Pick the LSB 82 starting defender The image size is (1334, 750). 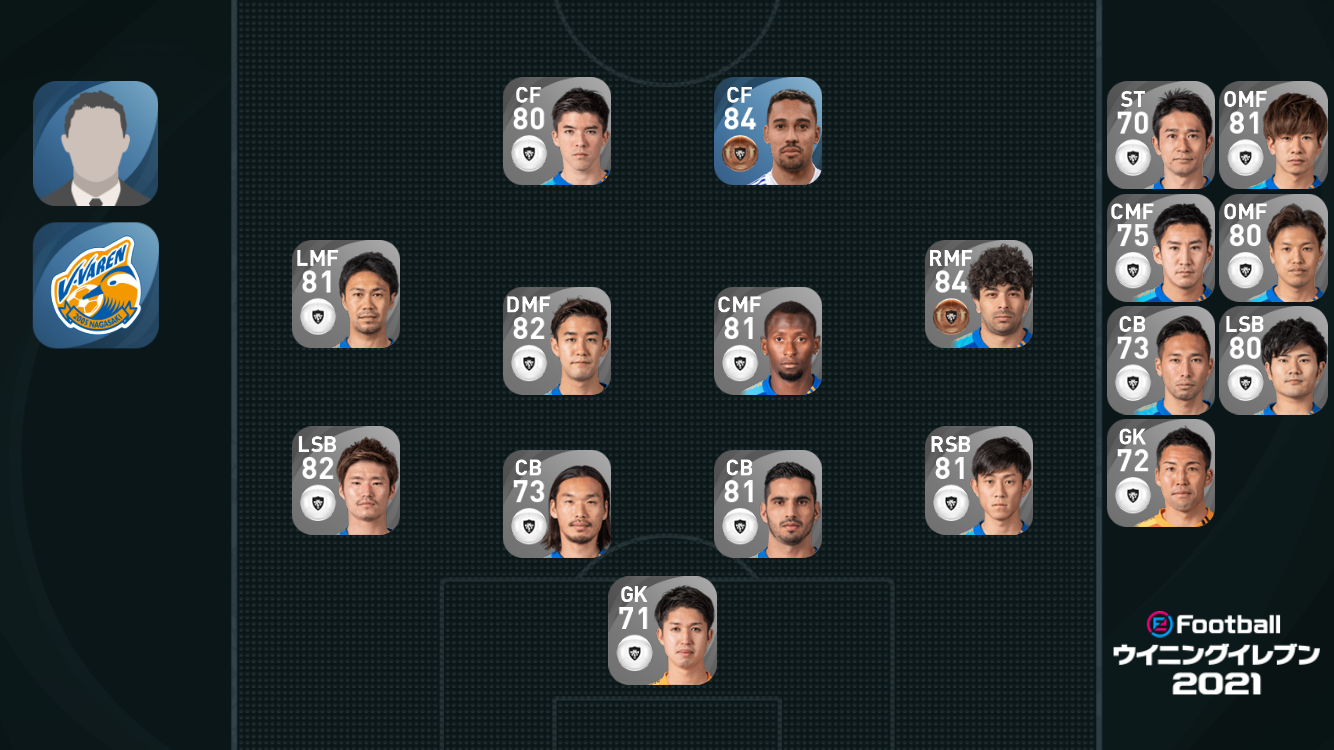click(346, 481)
